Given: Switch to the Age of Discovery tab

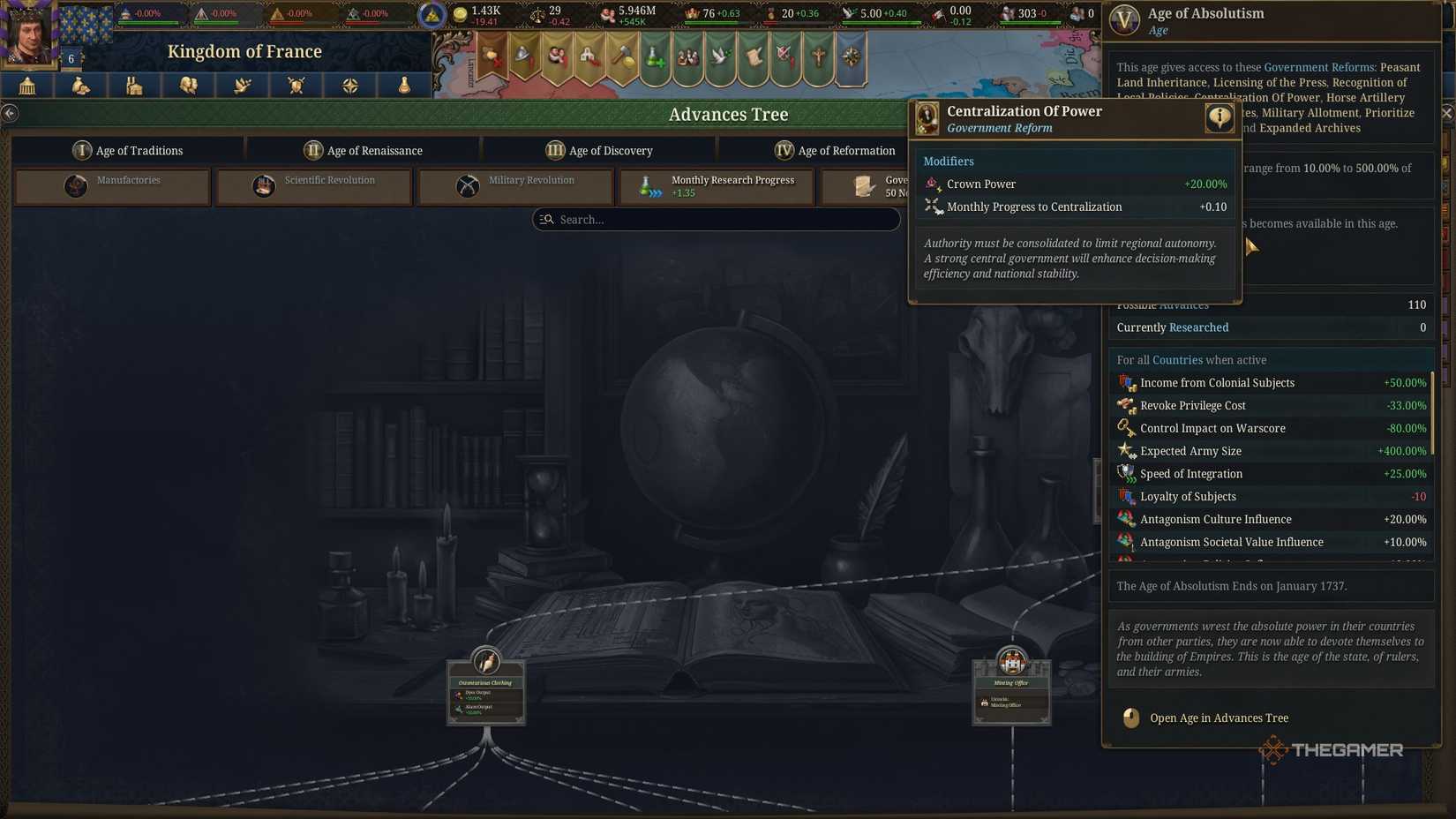Looking at the screenshot, I should click(599, 150).
